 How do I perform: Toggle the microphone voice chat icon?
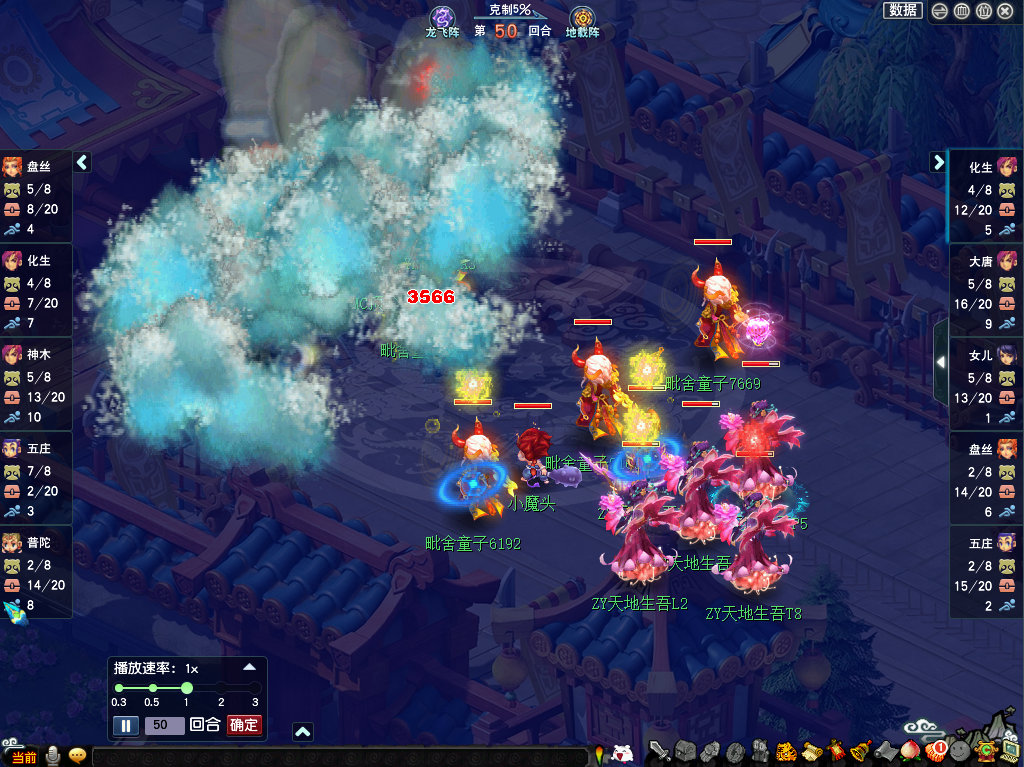click(52, 756)
